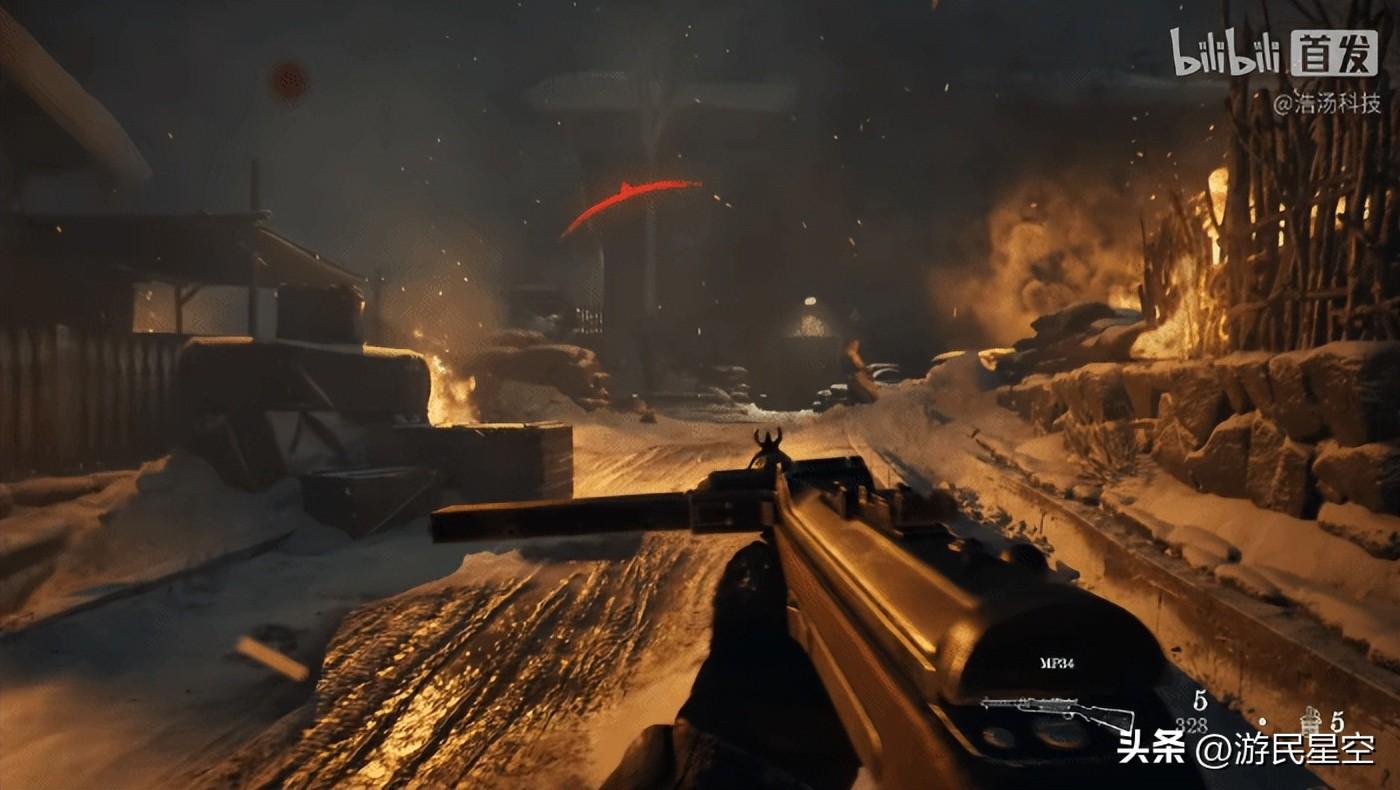Select the MP34 weapon icon
Viewport: 1400px width, 790px height.
(1056, 713)
